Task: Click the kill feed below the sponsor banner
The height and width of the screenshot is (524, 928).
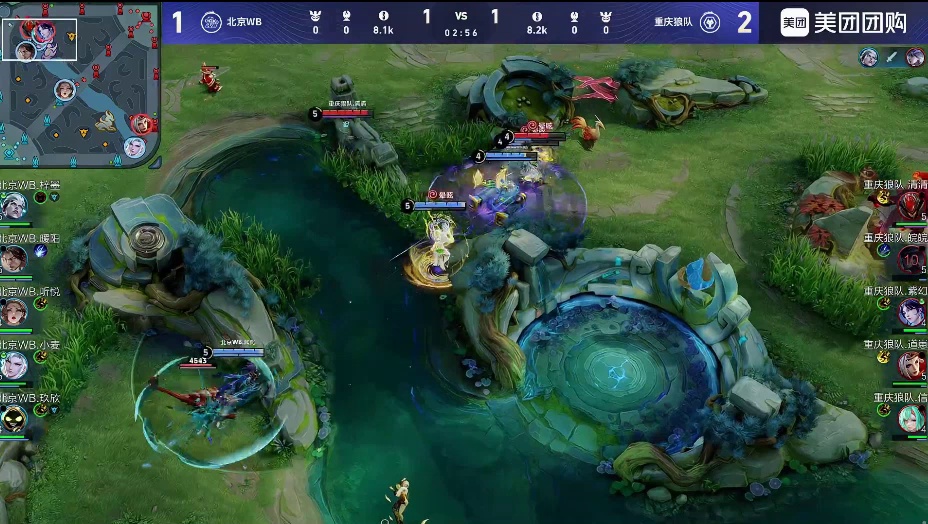Action: (891, 58)
